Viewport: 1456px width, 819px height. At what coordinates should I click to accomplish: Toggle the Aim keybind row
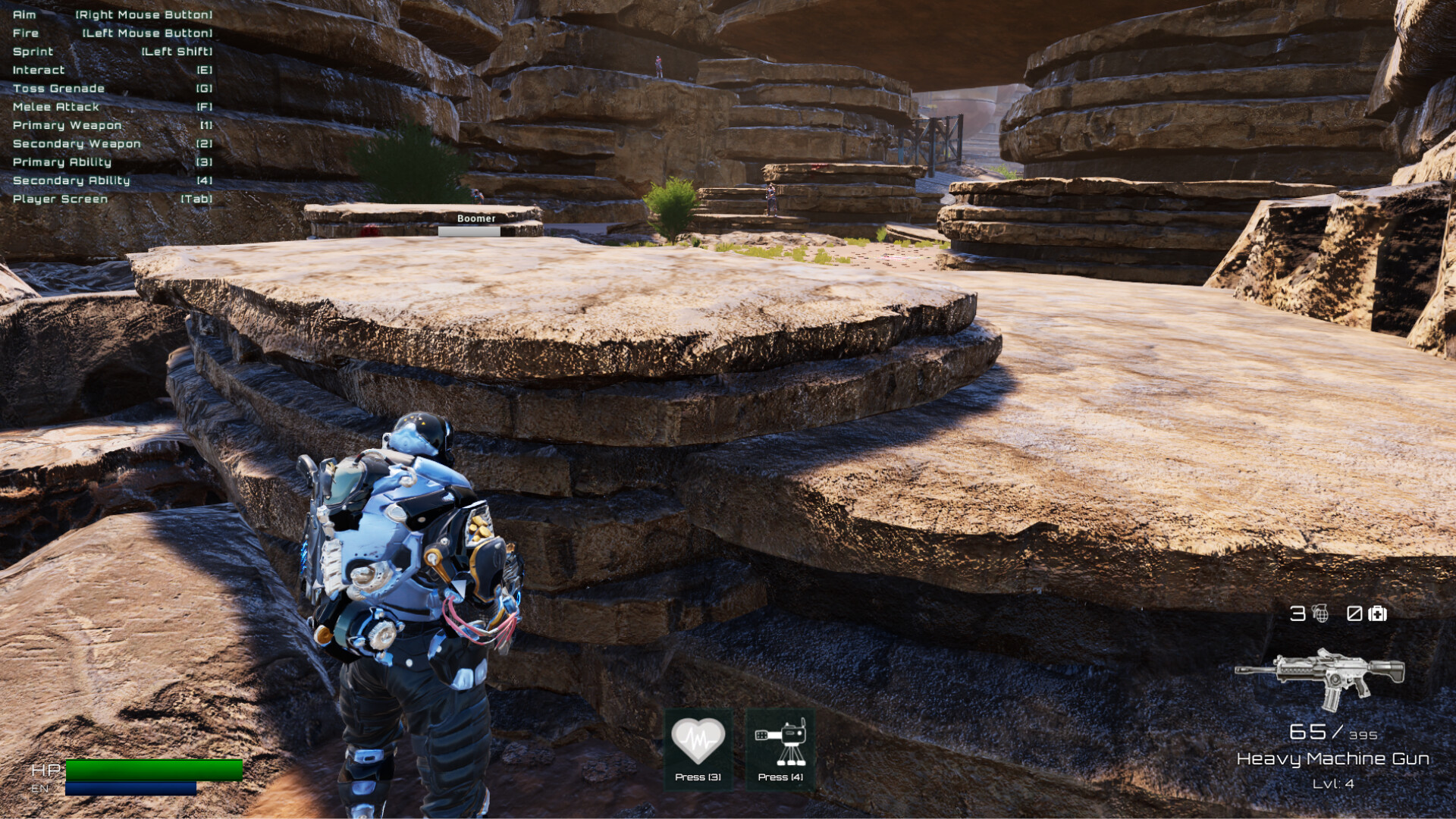[x=114, y=14]
